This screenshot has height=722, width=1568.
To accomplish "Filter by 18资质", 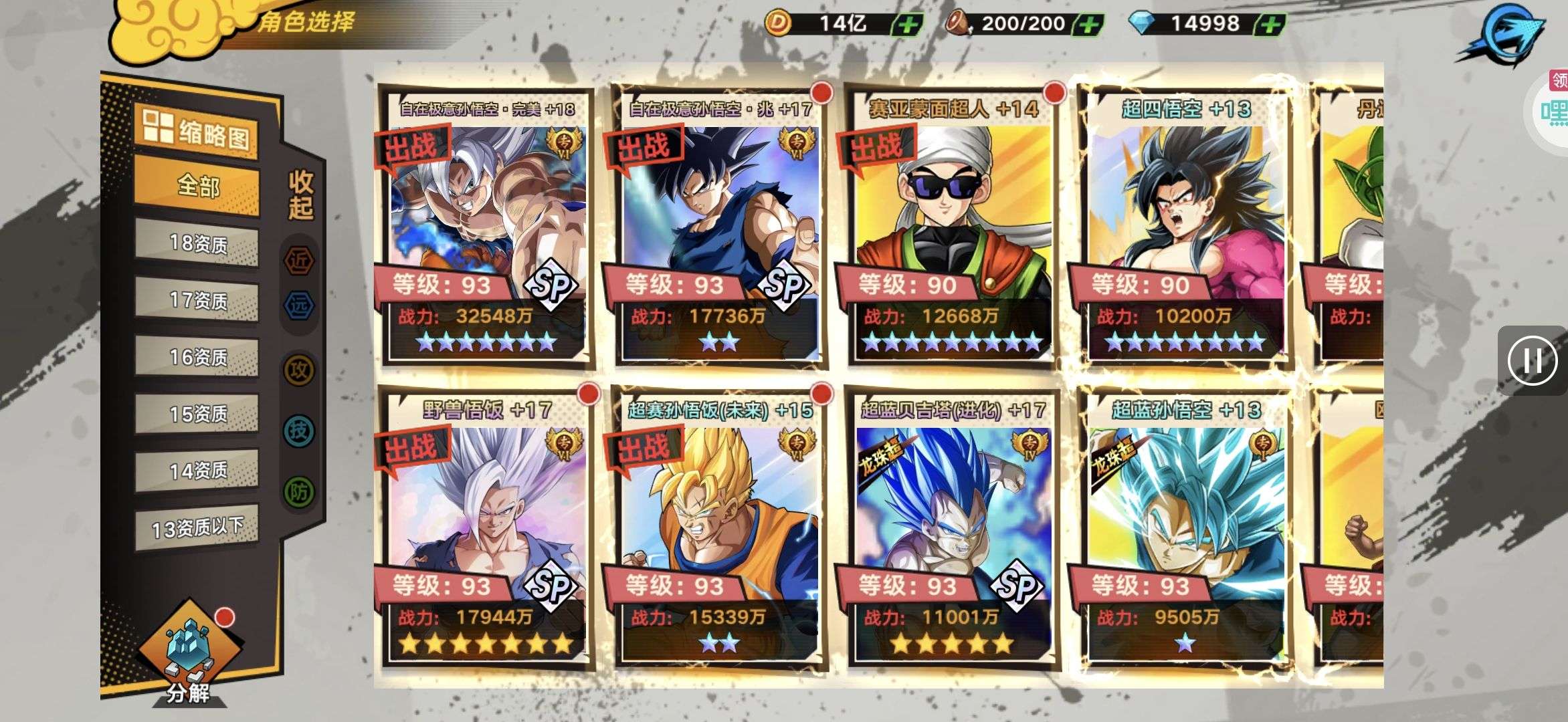I will pos(197,243).
